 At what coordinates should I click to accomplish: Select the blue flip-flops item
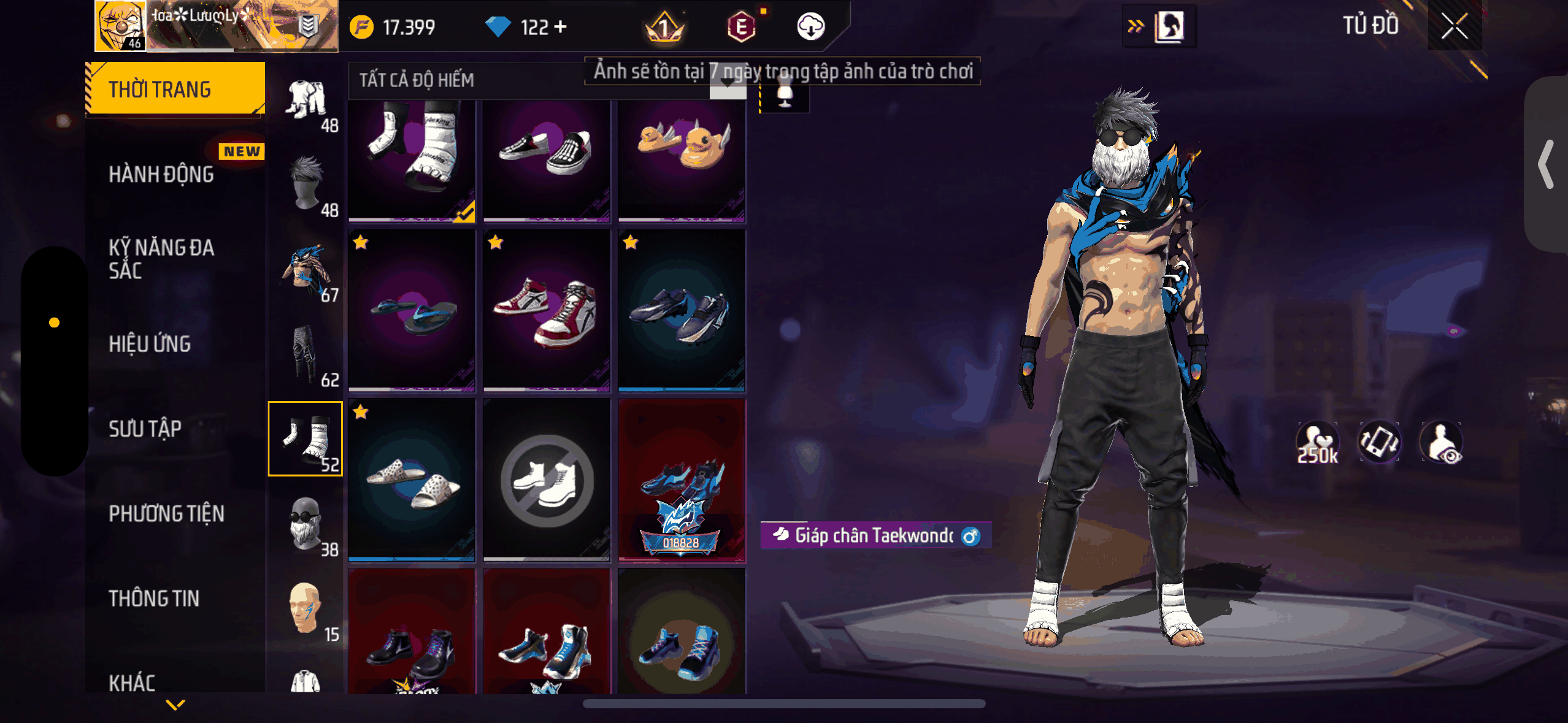click(x=412, y=310)
